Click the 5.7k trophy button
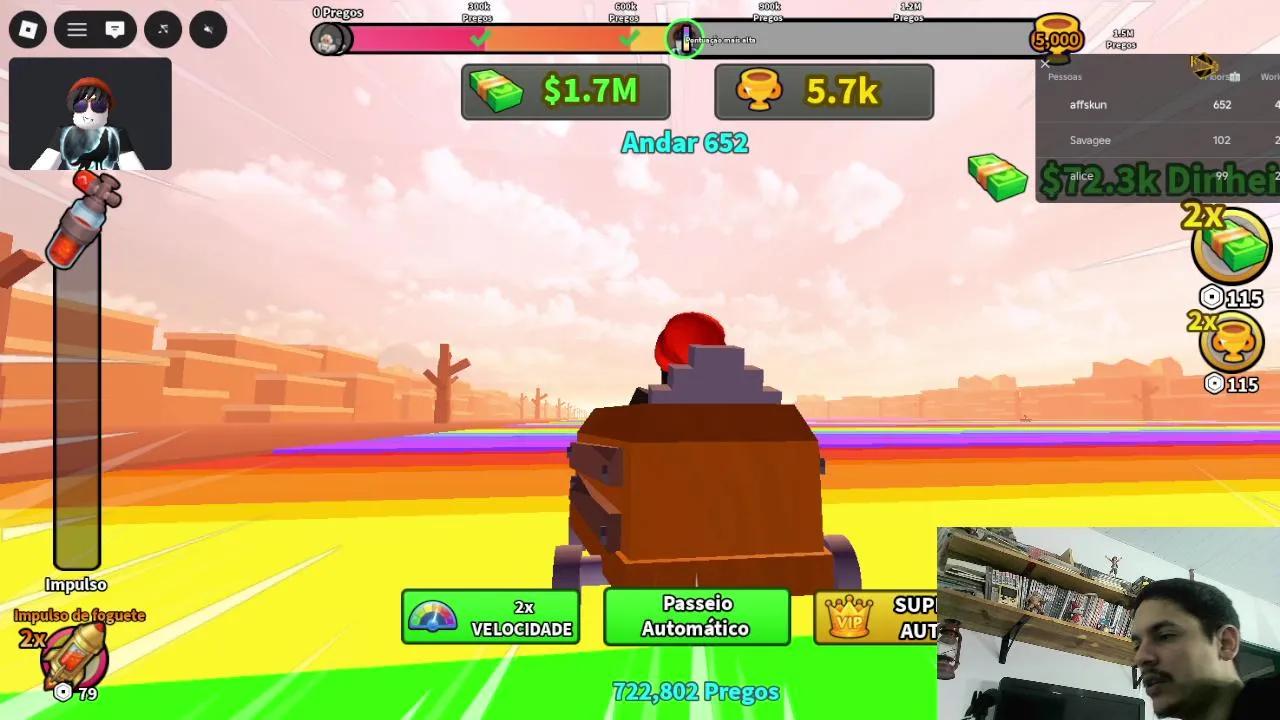The height and width of the screenshot is (720, 1280). tap(824, 91)
